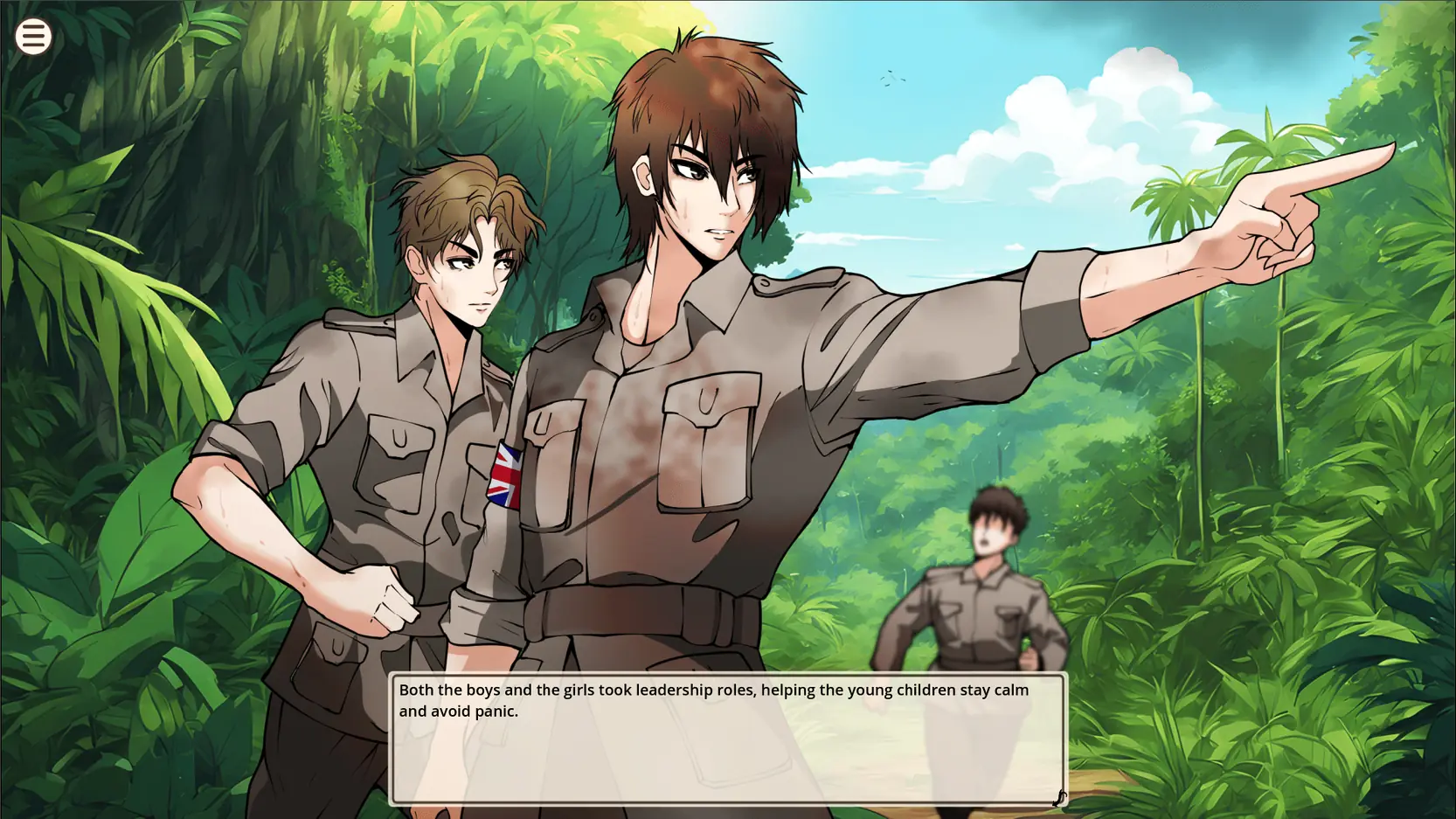Open the hamburger menu button
The width and height of the screenshot is (1456, 819).
[x=33, y=37]
